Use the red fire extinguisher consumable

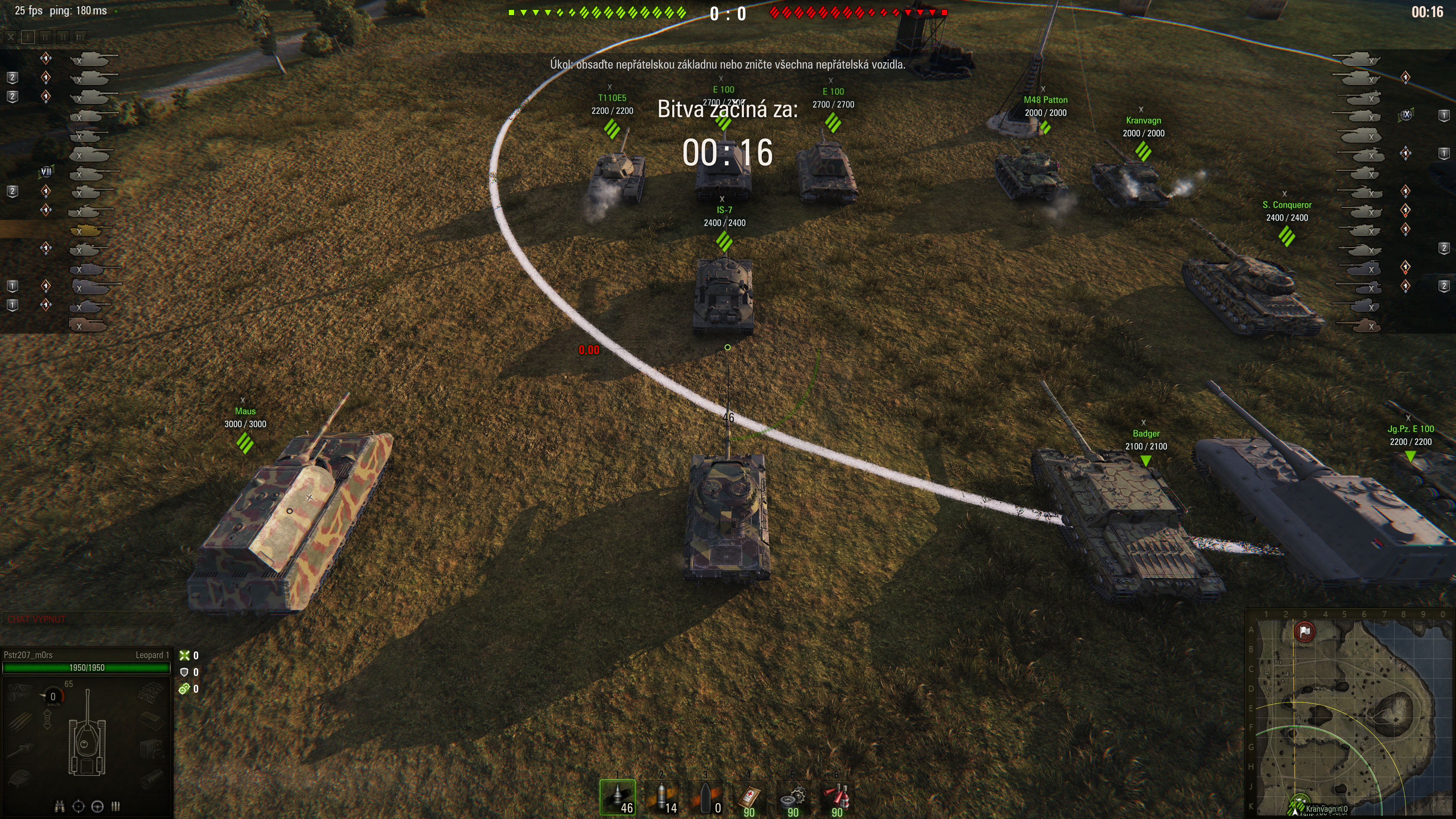836,797
